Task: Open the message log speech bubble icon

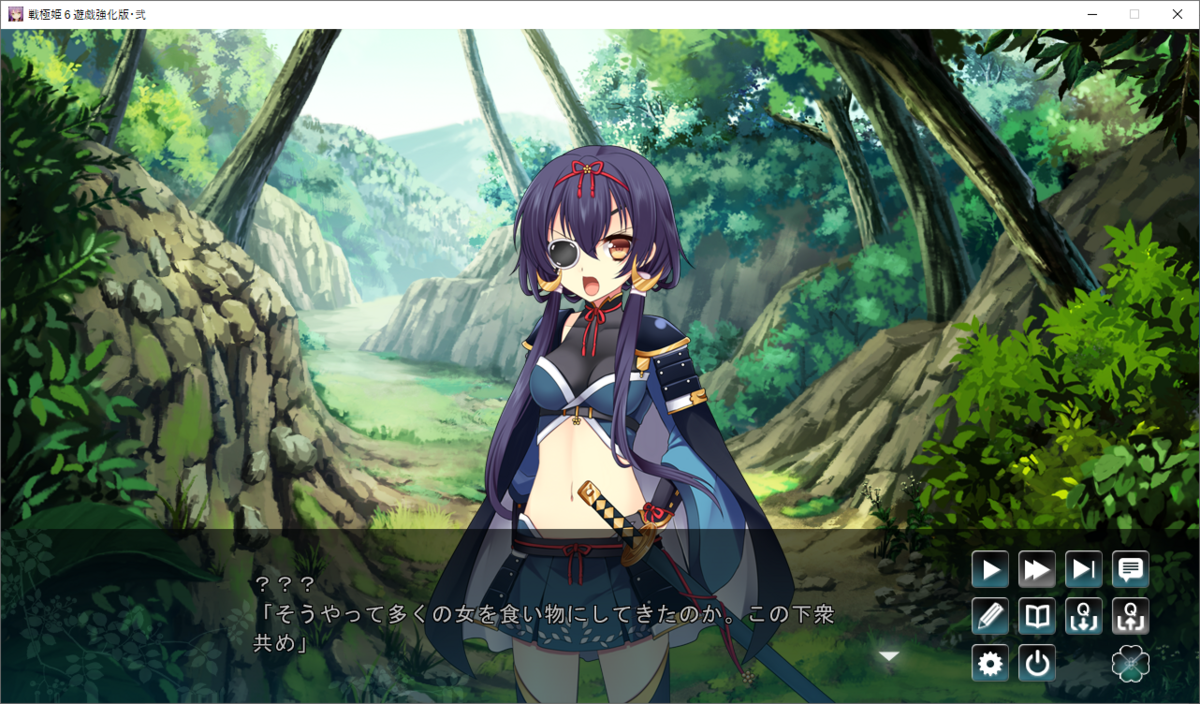Action: [1131, 570]
